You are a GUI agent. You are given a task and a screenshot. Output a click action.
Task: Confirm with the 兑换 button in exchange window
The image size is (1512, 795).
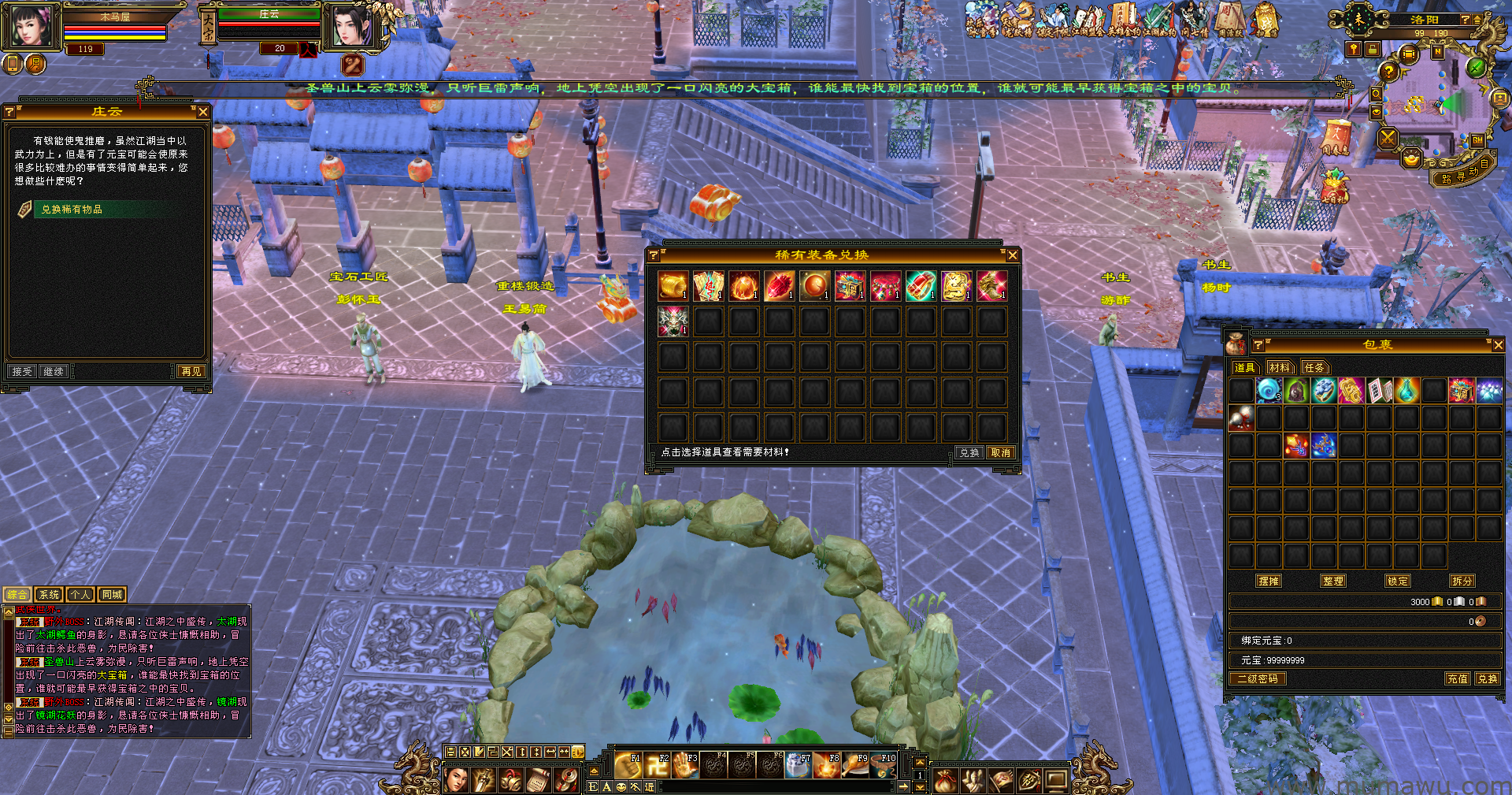tap(969, 453)
